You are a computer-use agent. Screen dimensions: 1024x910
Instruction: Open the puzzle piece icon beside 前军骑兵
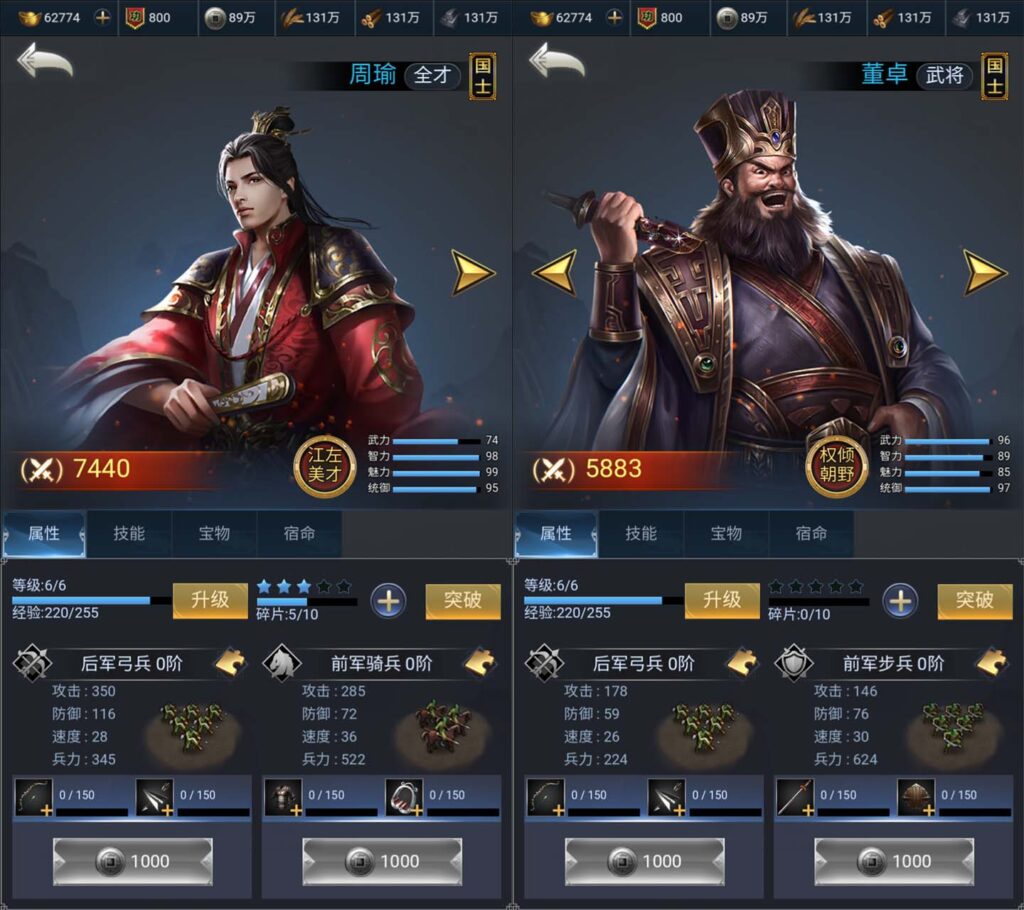click(x=482, y=662)
